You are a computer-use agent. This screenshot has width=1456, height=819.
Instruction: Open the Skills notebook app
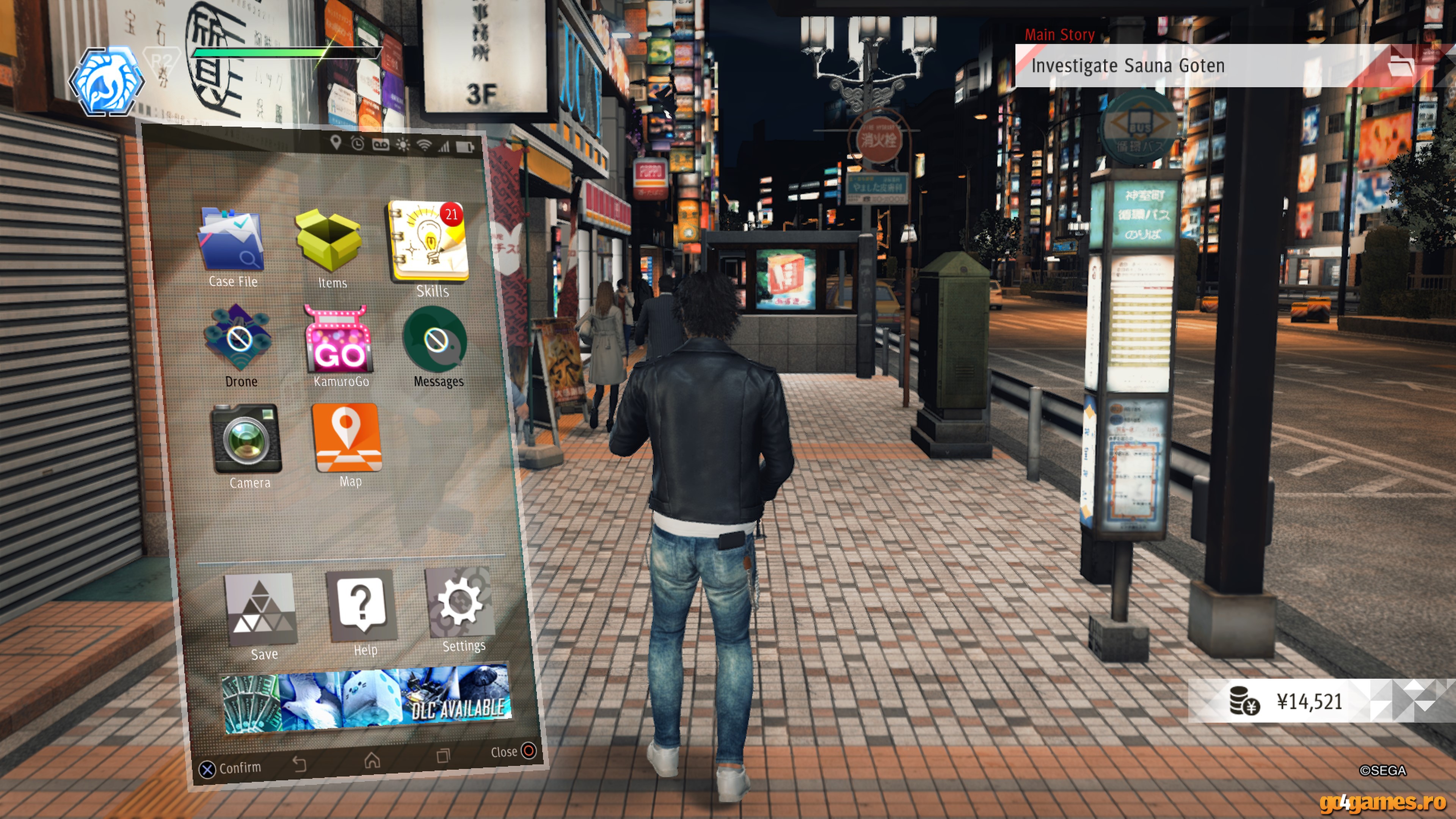(429, 241)
